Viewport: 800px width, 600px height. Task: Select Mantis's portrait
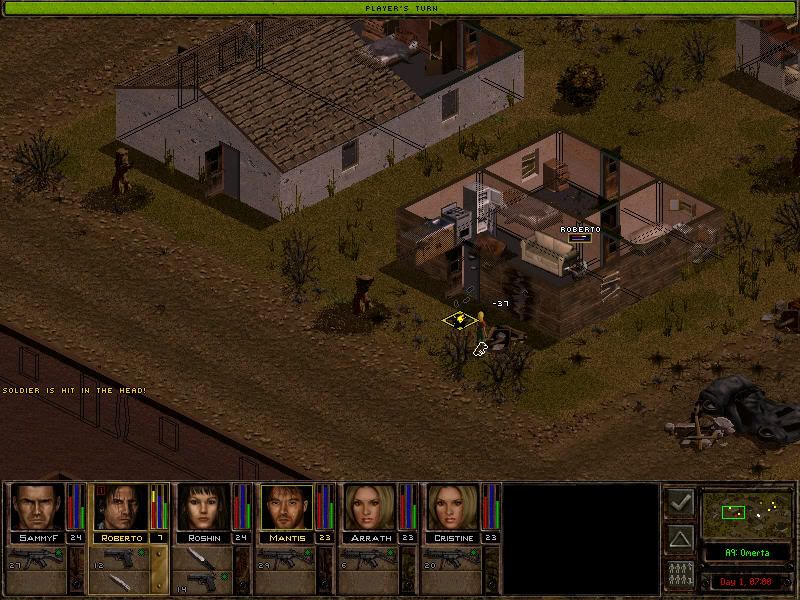(x=286, y=508)
